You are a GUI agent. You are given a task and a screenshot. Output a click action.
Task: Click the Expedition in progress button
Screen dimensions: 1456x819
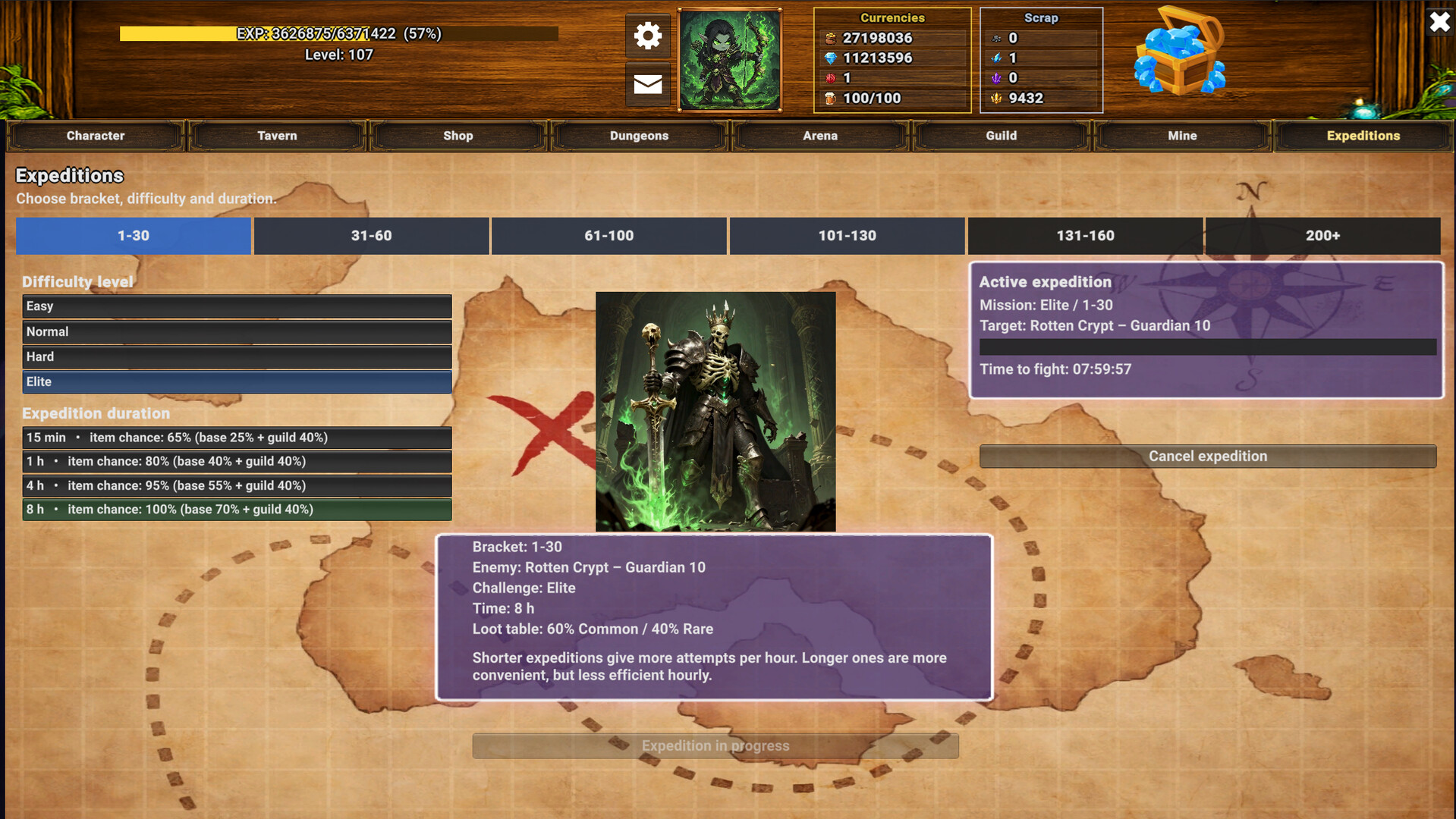[714, 745]
